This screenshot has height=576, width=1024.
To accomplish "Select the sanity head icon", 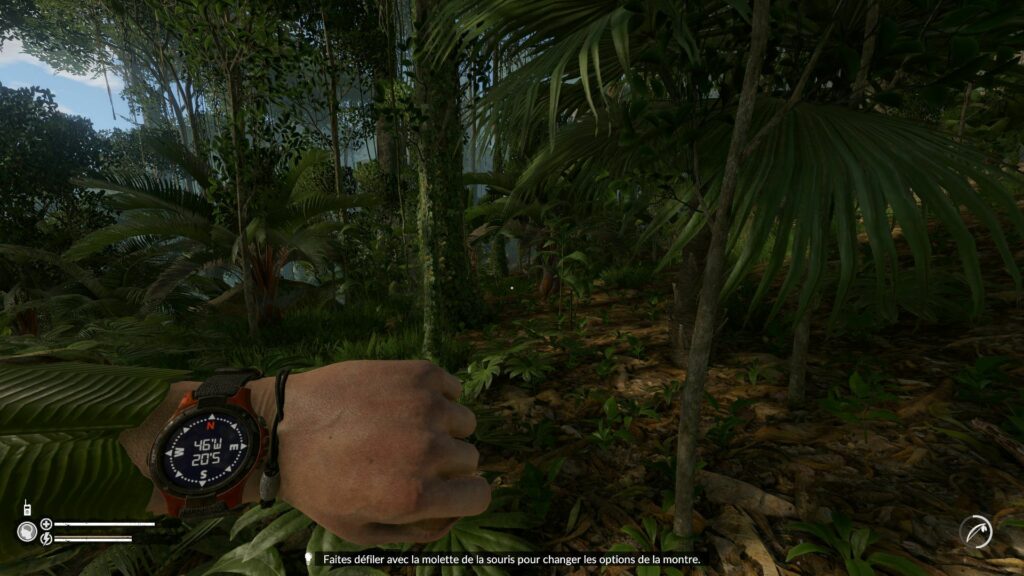I will point(26,531).
